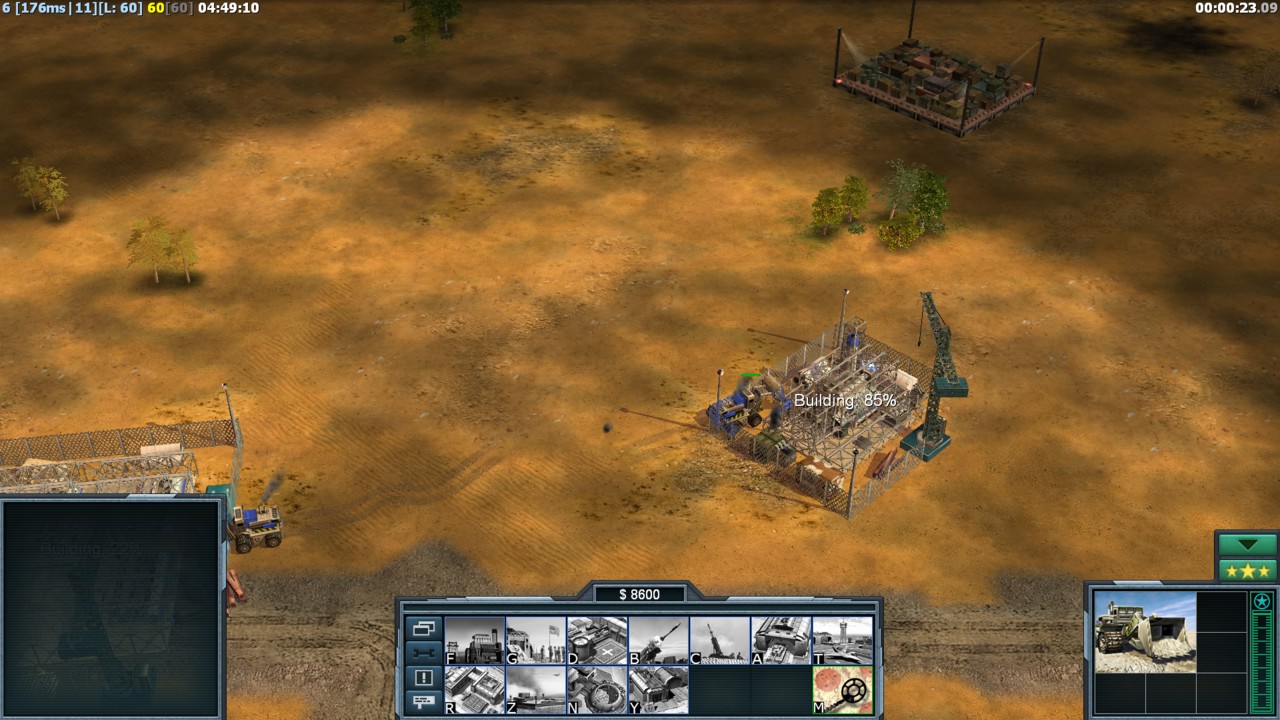The width and height of the screenshot is (1280, 720).
Task: Open the chat message button
Action: (423, 701)
